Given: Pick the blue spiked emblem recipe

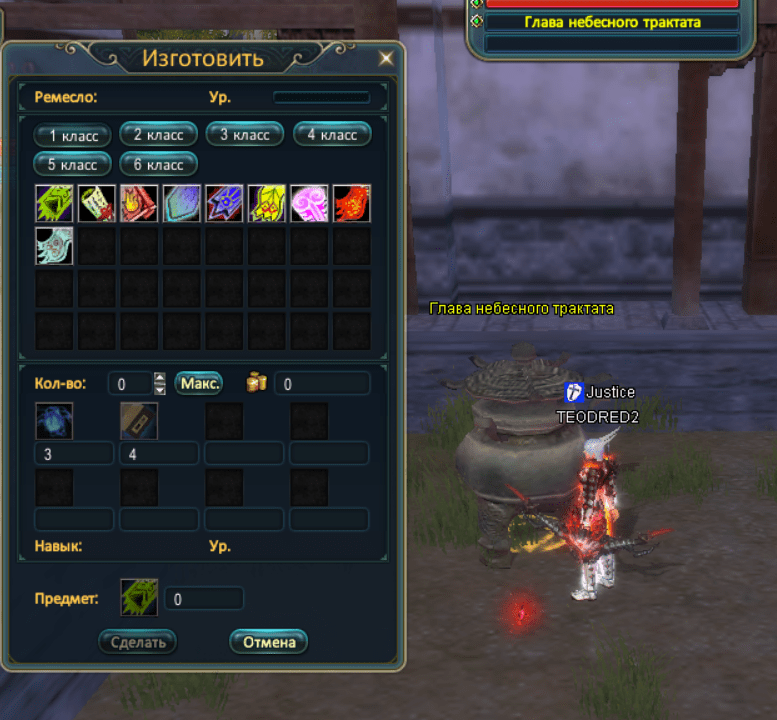Looking at the screenshot, I should click(x=224, y=203).
